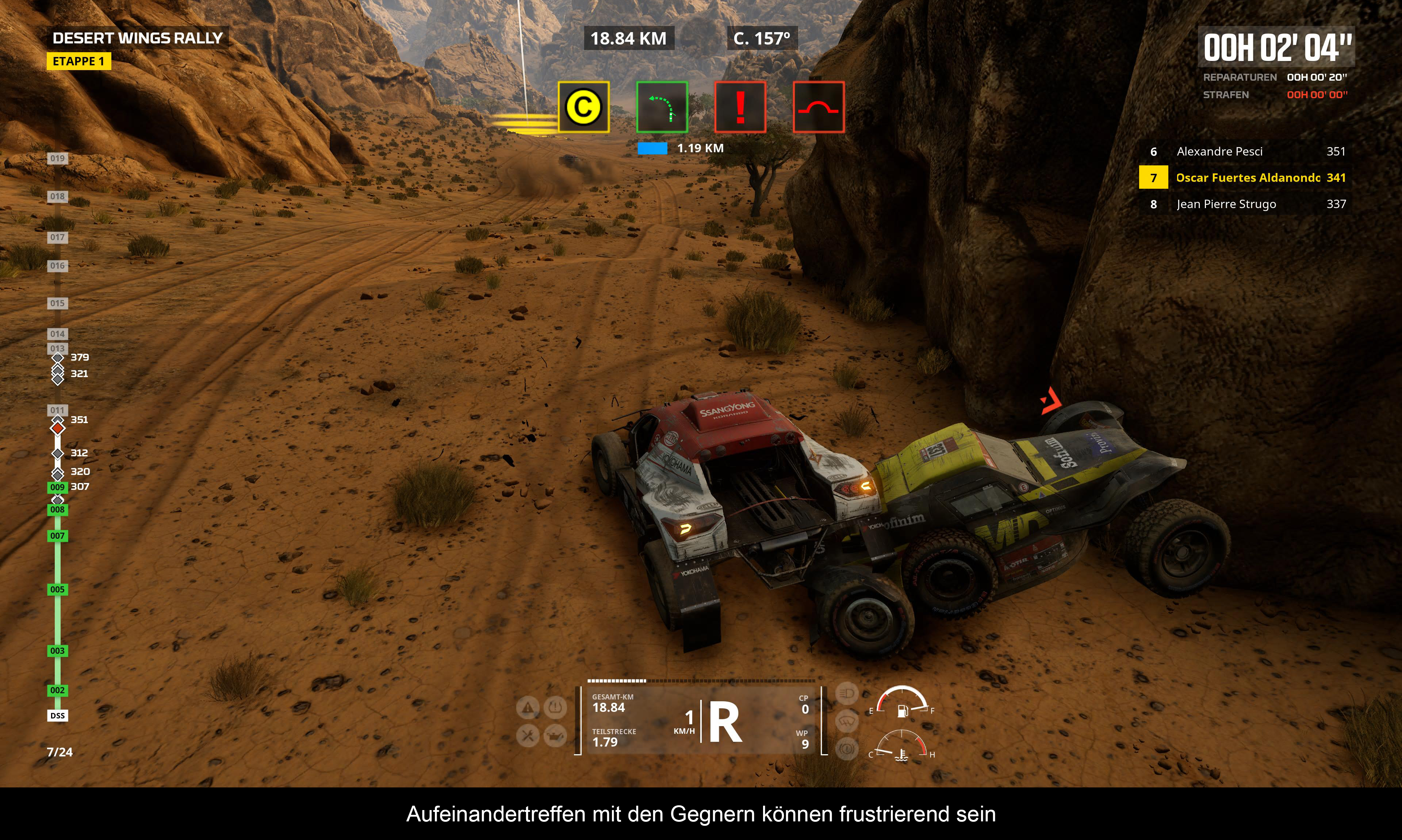The width and height of the screenshot is (1402, 840).
Task: Click the engine temperature gauge icon
Action: pos(901,755)
